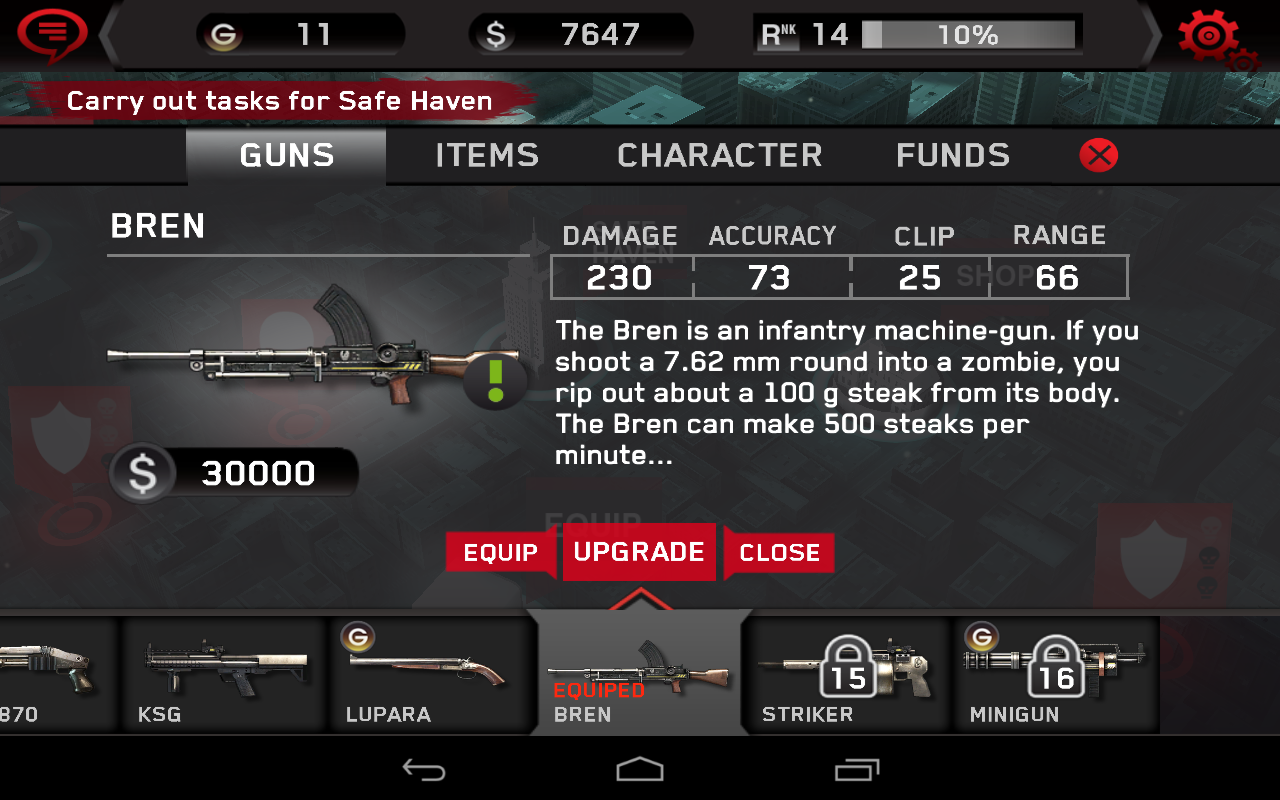This screenshot has width=1280, height=800.
Task: Click the Carry out tasks banner
Action: coord(280,101)
